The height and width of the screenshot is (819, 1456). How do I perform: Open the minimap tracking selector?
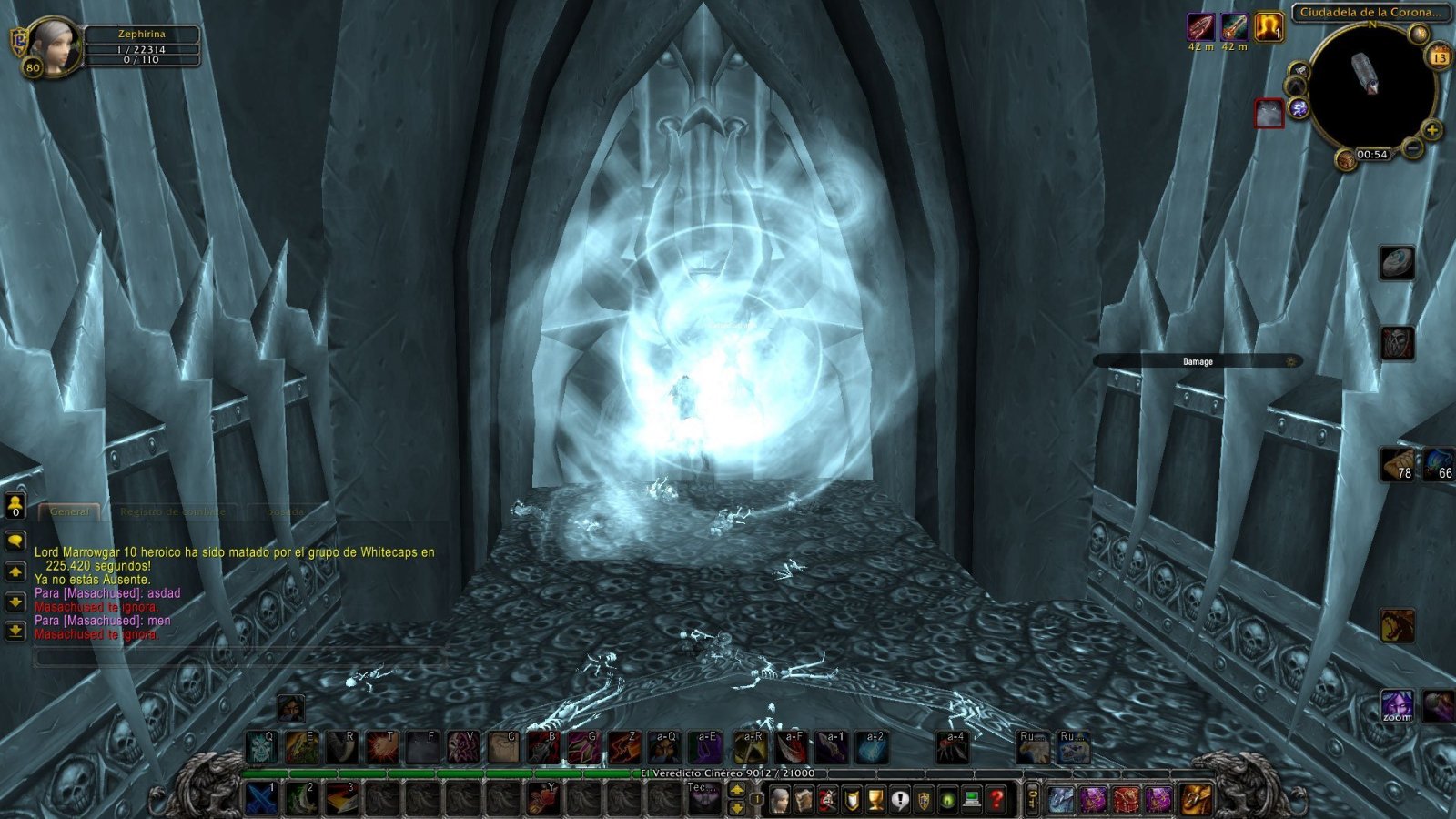[x=1418, y=34]
